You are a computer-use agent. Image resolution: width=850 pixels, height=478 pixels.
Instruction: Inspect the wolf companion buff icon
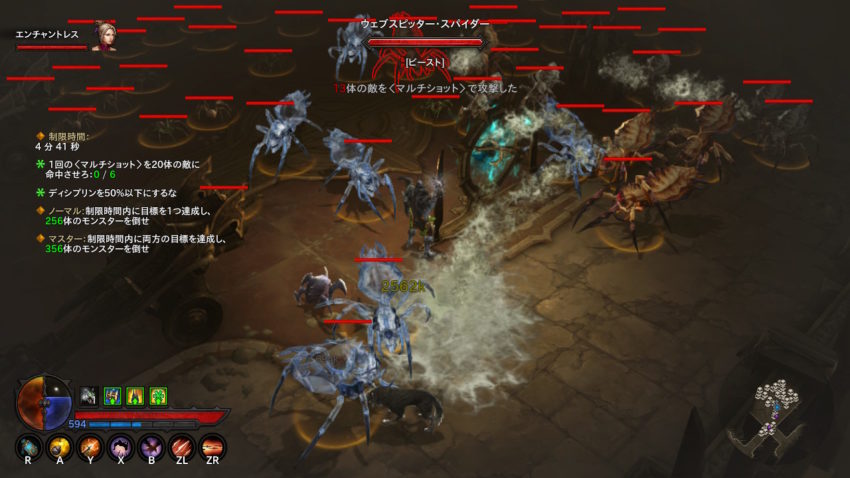click(88, 396)
